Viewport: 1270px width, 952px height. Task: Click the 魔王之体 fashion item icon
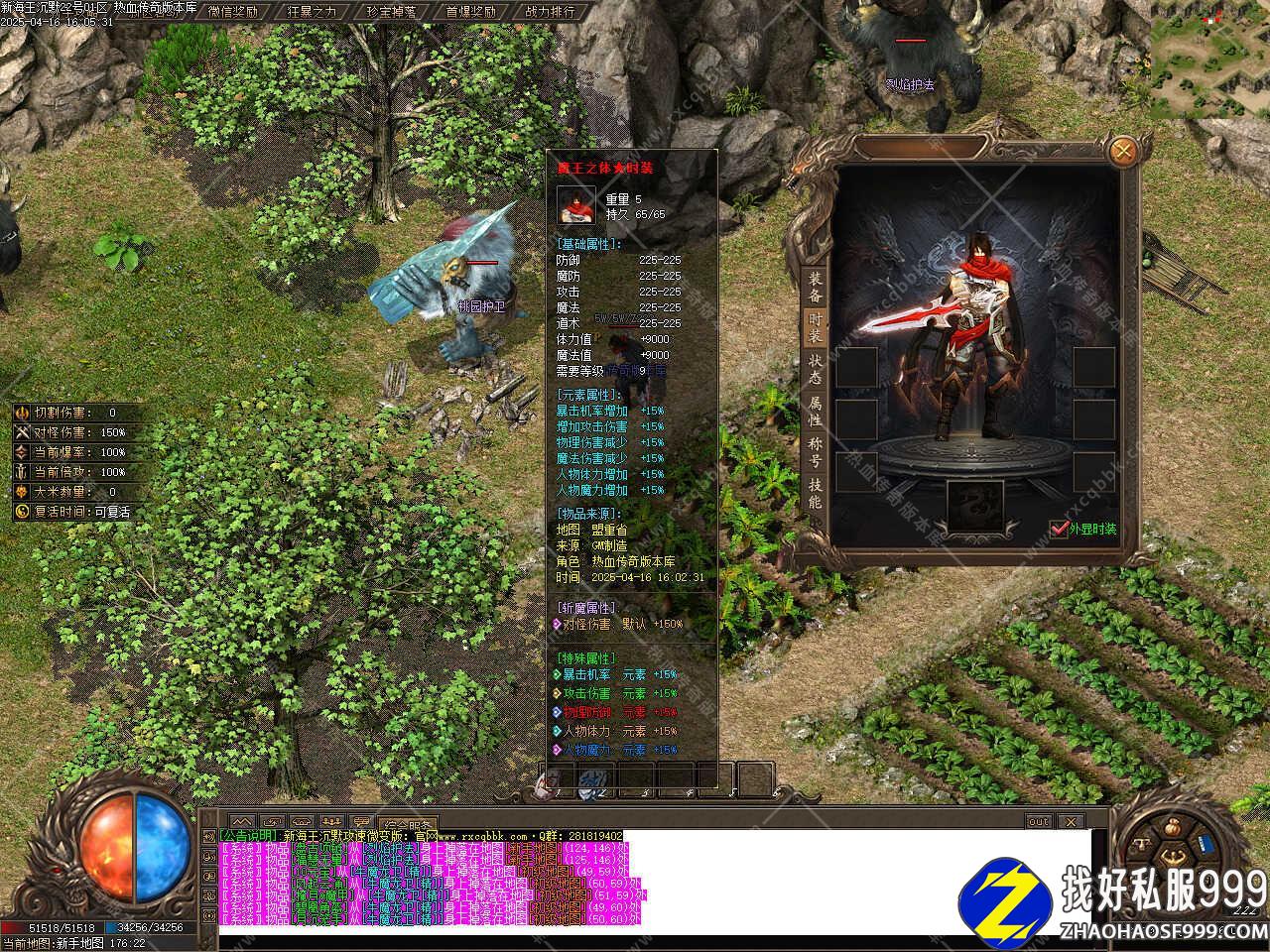tap(575, 205)
